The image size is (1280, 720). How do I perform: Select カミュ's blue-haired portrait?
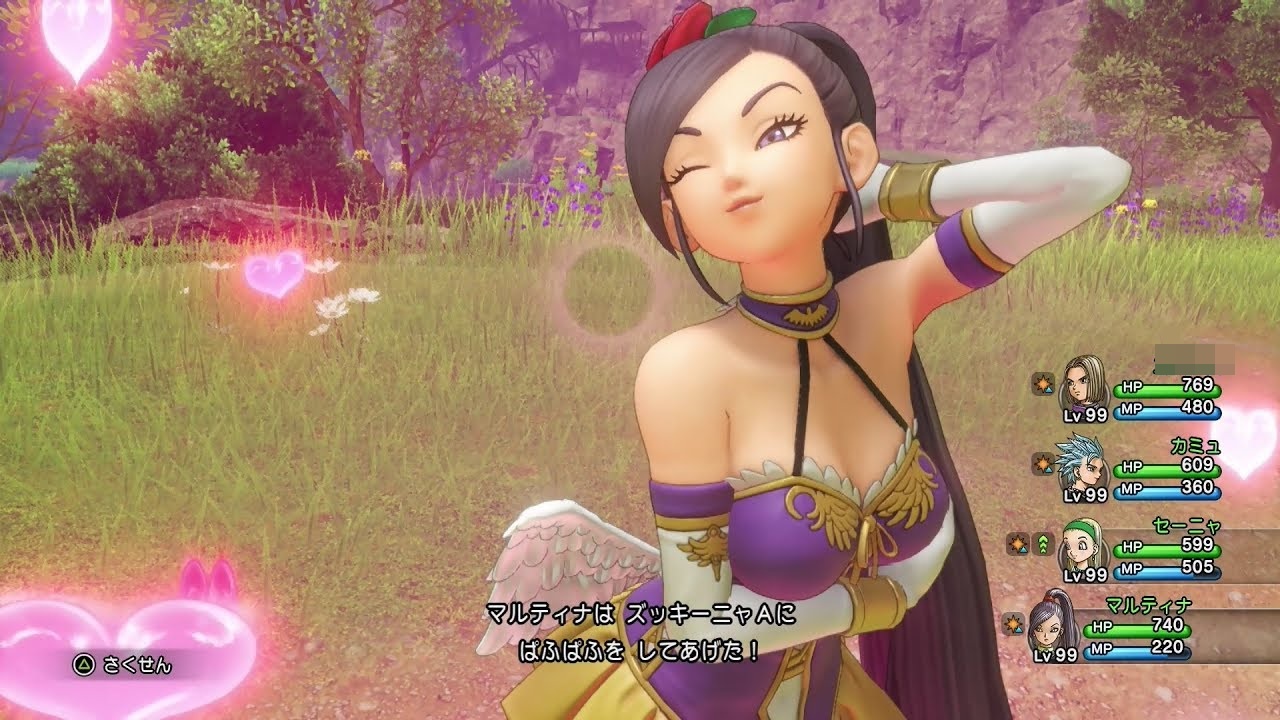point(1083,463)
